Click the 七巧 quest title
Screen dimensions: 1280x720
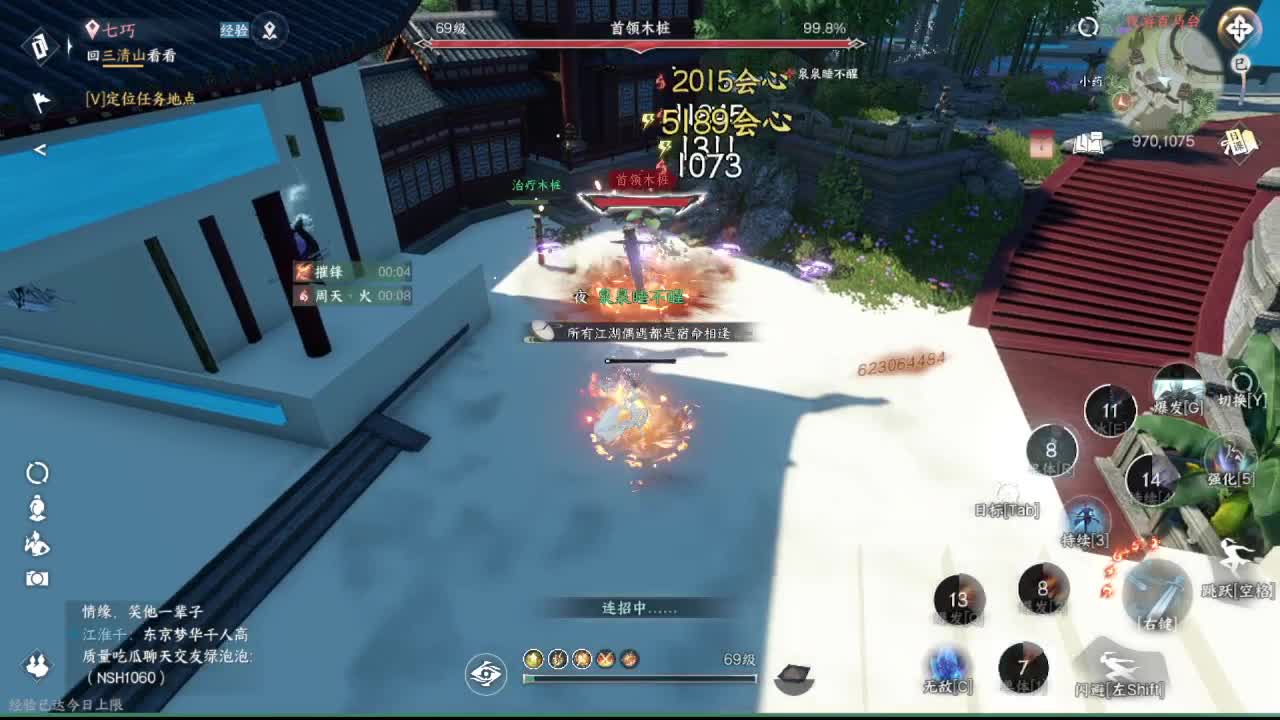[122, 30]
